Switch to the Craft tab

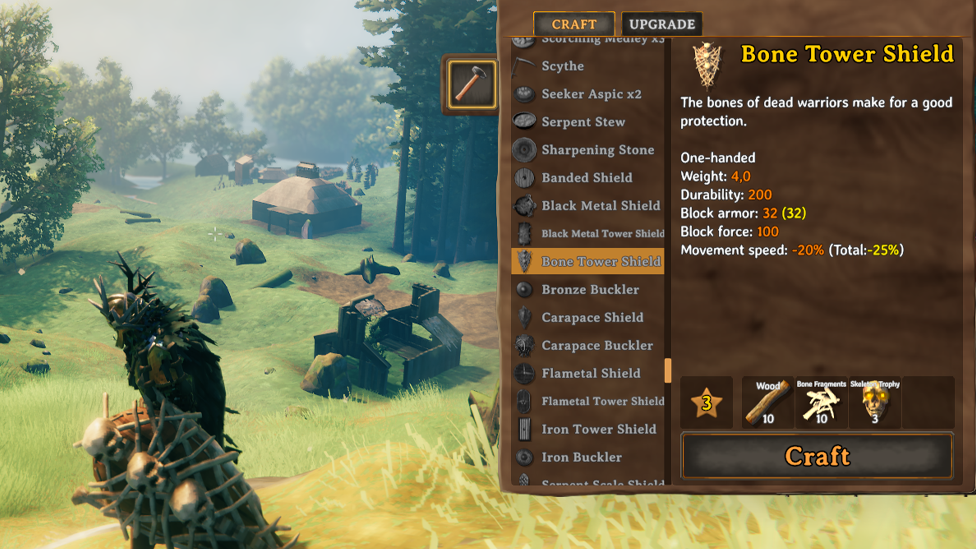pyautogui.click(x=574, y=24)
